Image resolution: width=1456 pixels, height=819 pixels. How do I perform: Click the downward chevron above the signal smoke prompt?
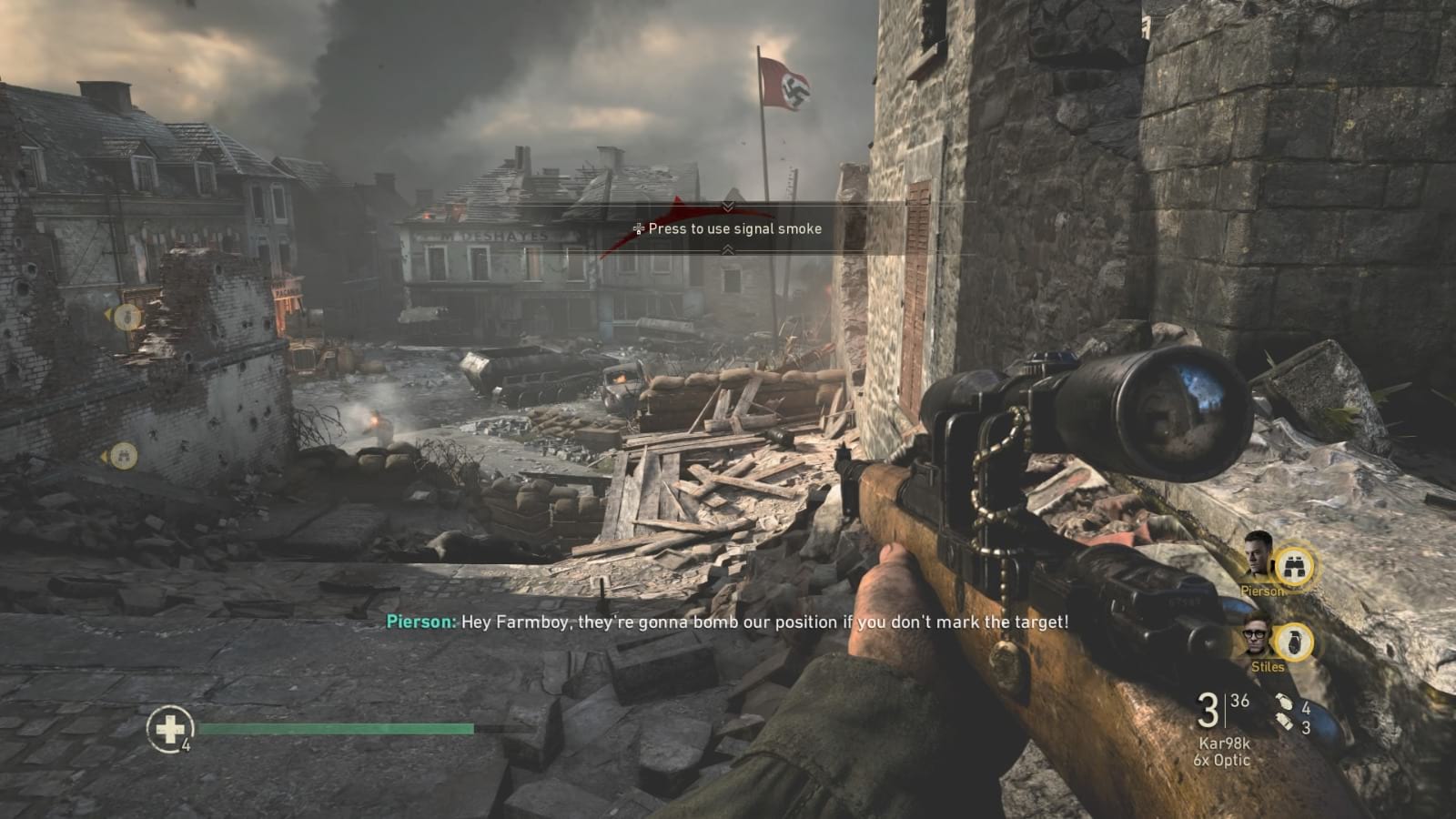tap(726, 205)
